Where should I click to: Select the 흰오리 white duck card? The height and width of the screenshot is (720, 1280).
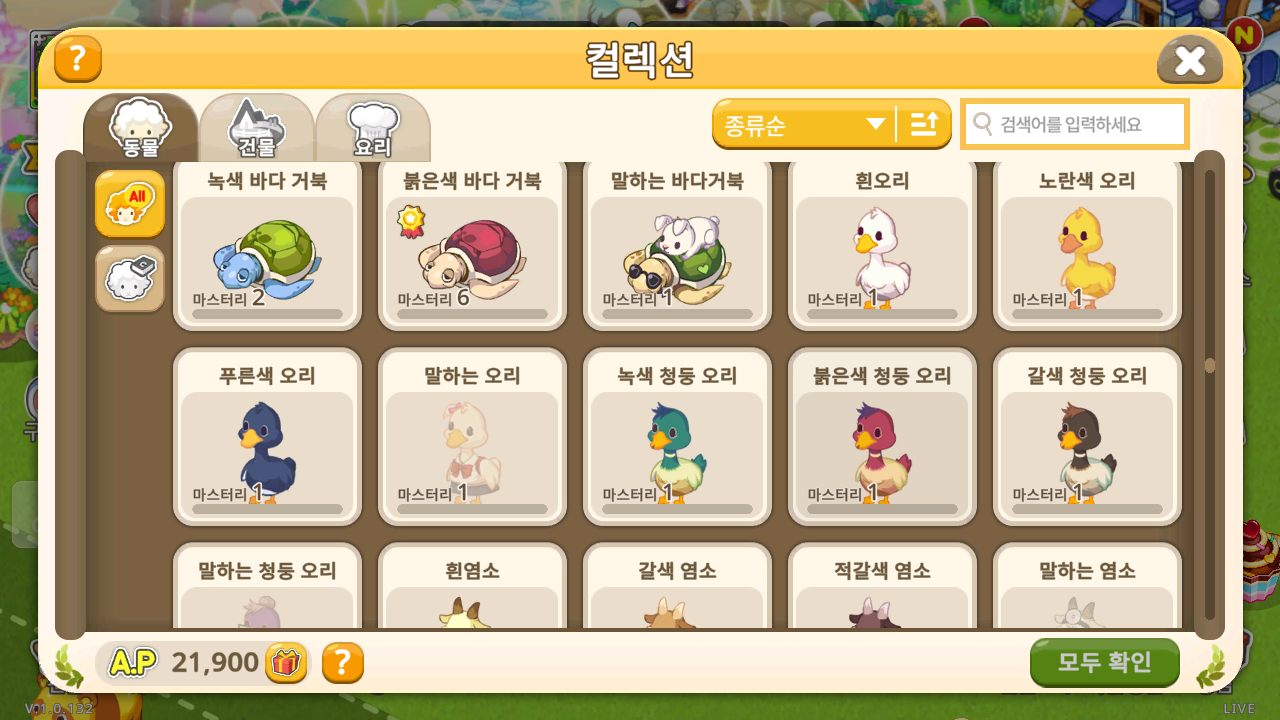coord(882,245)
